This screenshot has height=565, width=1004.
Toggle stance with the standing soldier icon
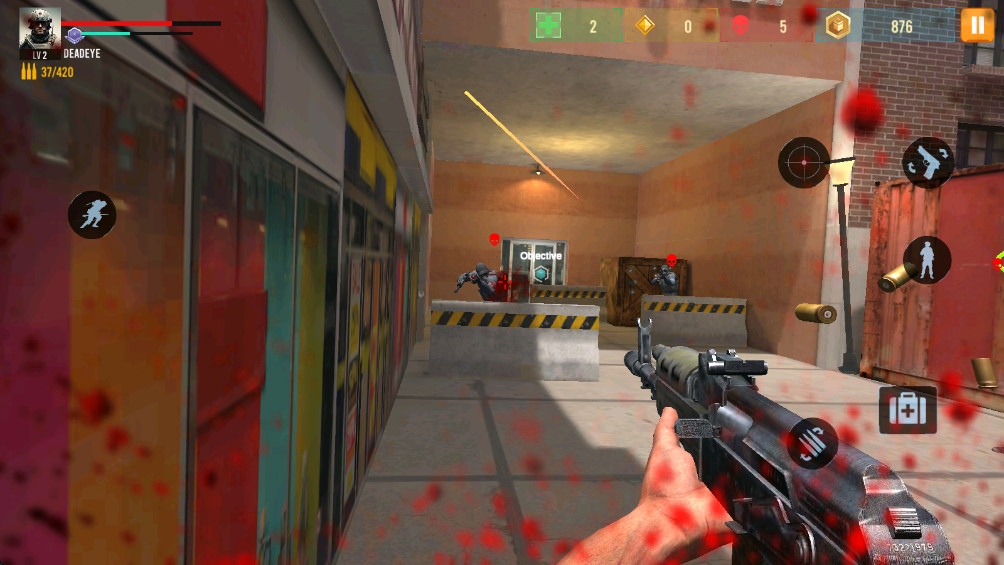click(x=927, y=260)
